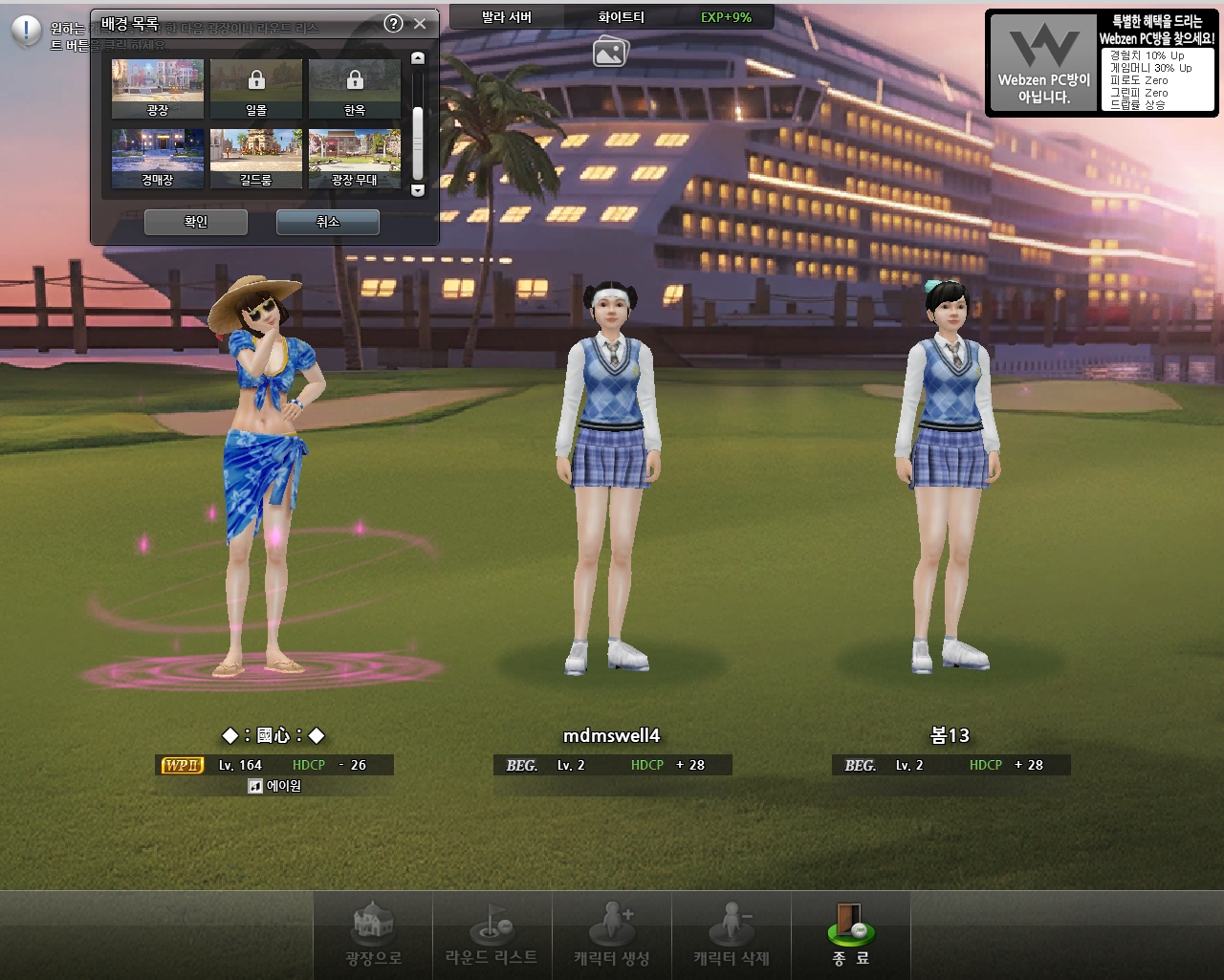Click the background list scroll-up arrow

coord(417,58)
